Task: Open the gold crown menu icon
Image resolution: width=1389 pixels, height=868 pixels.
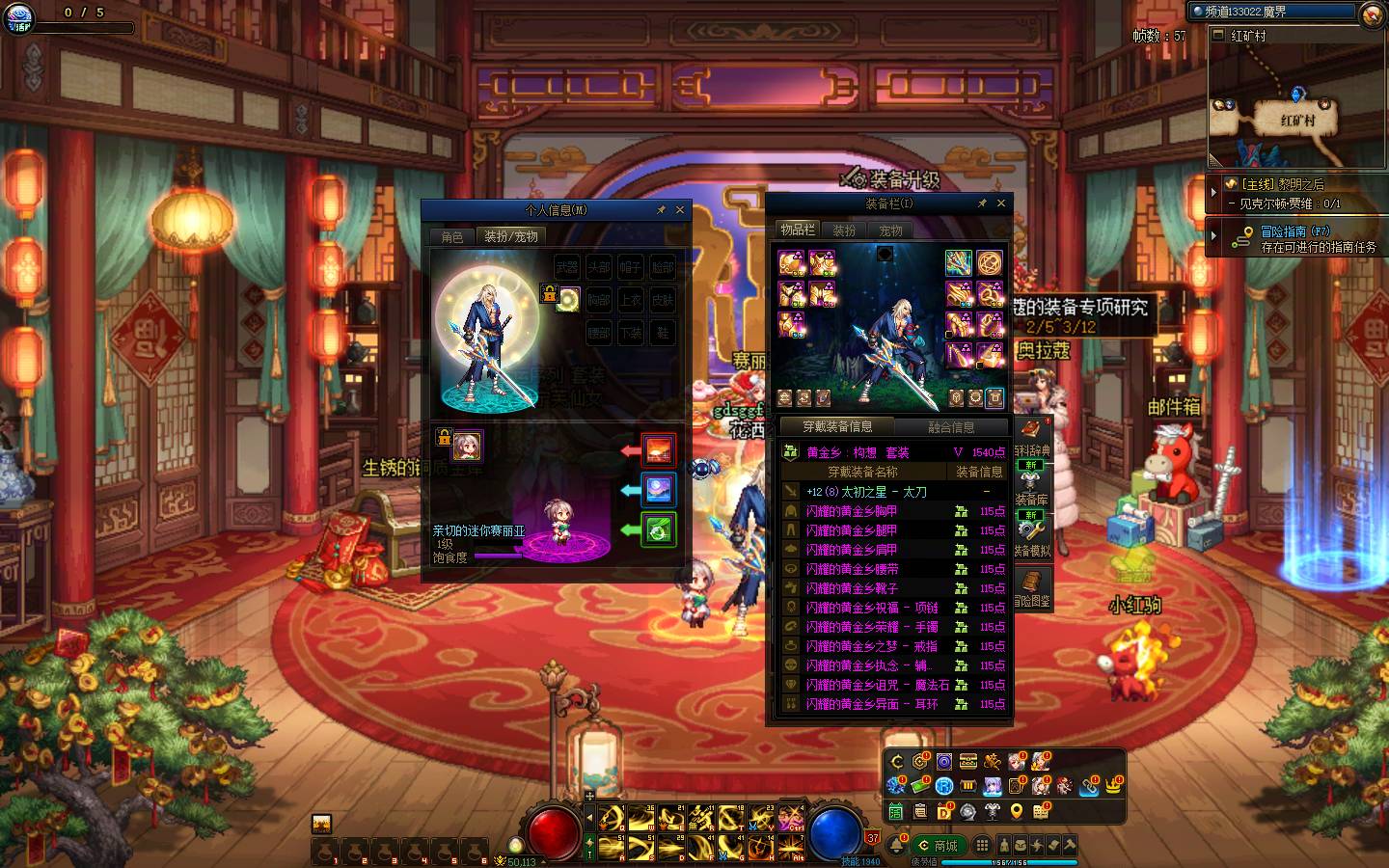Action: (1114, 786)
